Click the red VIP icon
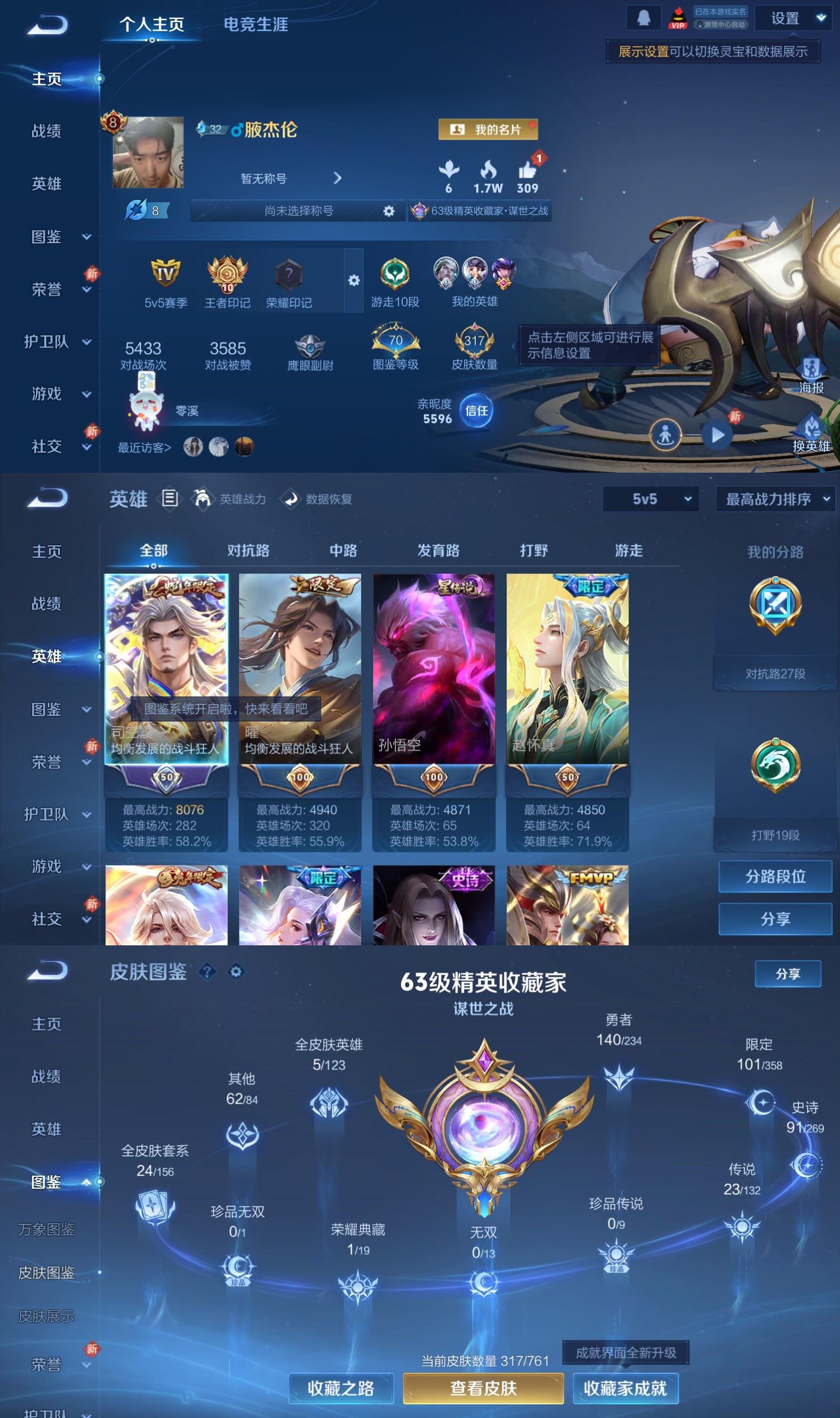The image size is (840, 1418). (679, 17)
